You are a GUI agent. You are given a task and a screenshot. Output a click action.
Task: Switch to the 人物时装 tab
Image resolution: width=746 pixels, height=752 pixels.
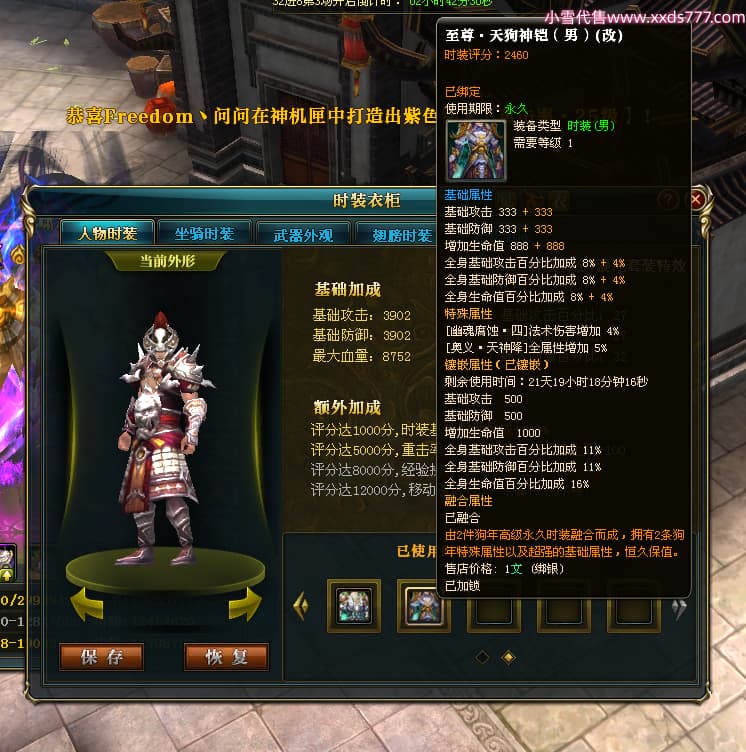107,233
